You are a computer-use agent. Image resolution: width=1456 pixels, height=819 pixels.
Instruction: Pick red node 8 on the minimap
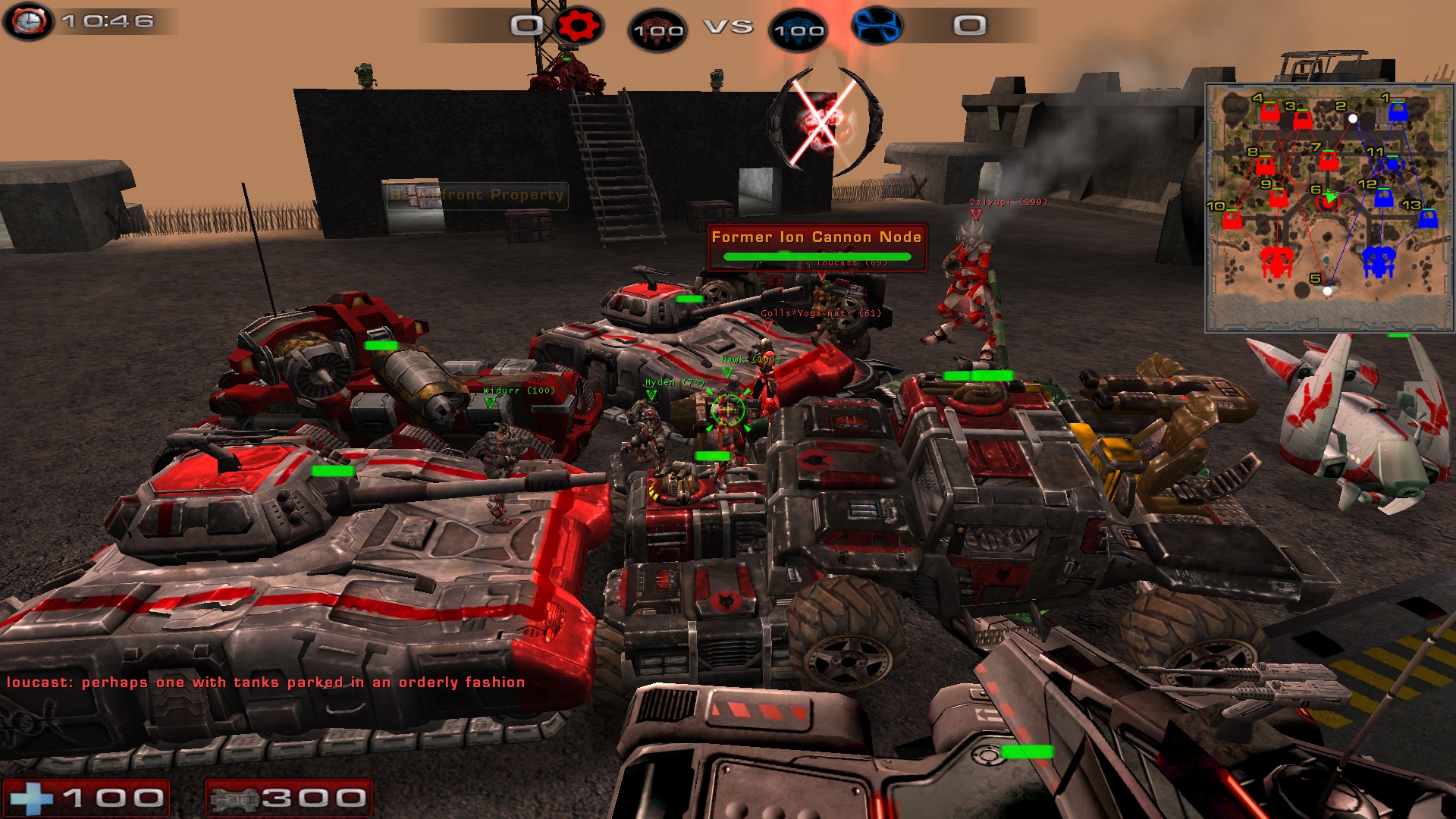point(1265,165)
